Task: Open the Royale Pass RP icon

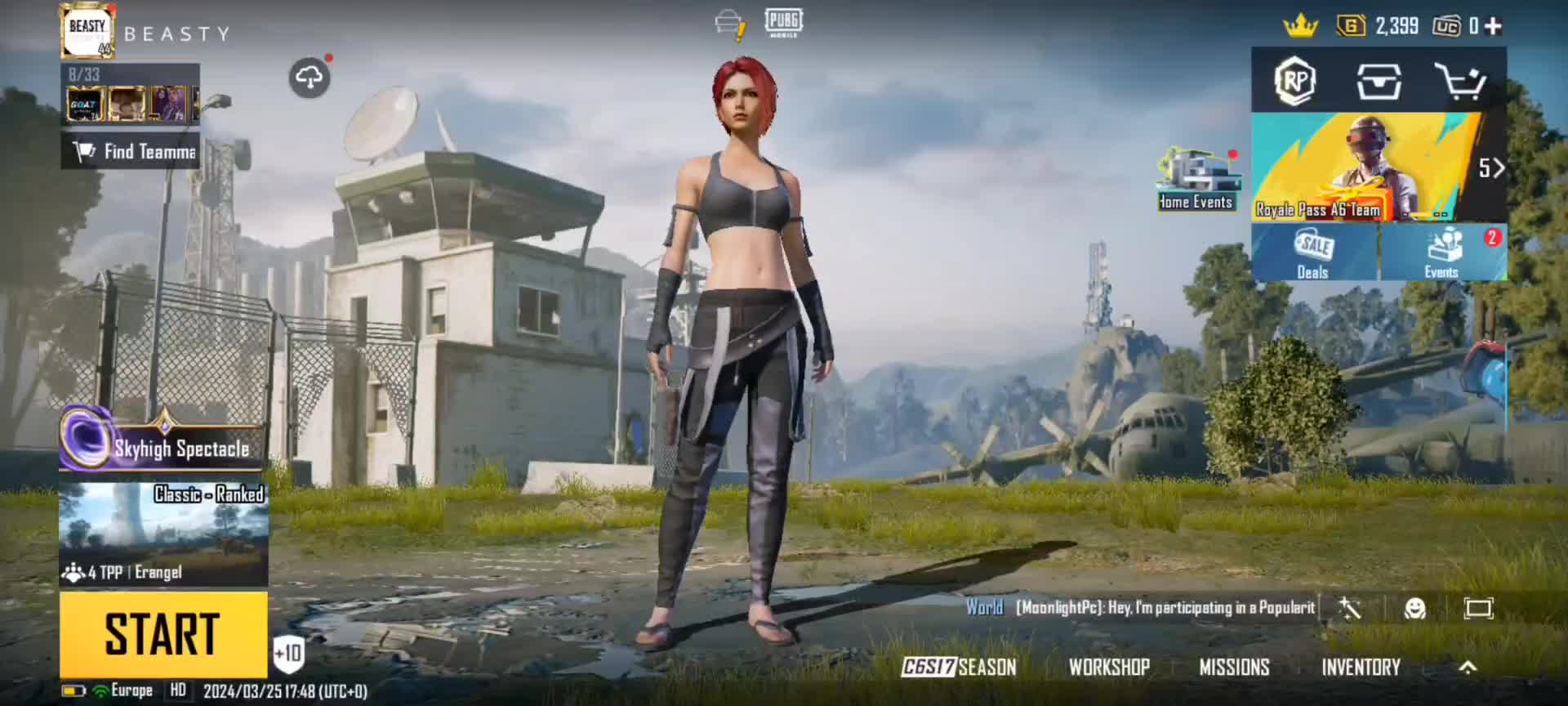Action: pos(1295,81)
